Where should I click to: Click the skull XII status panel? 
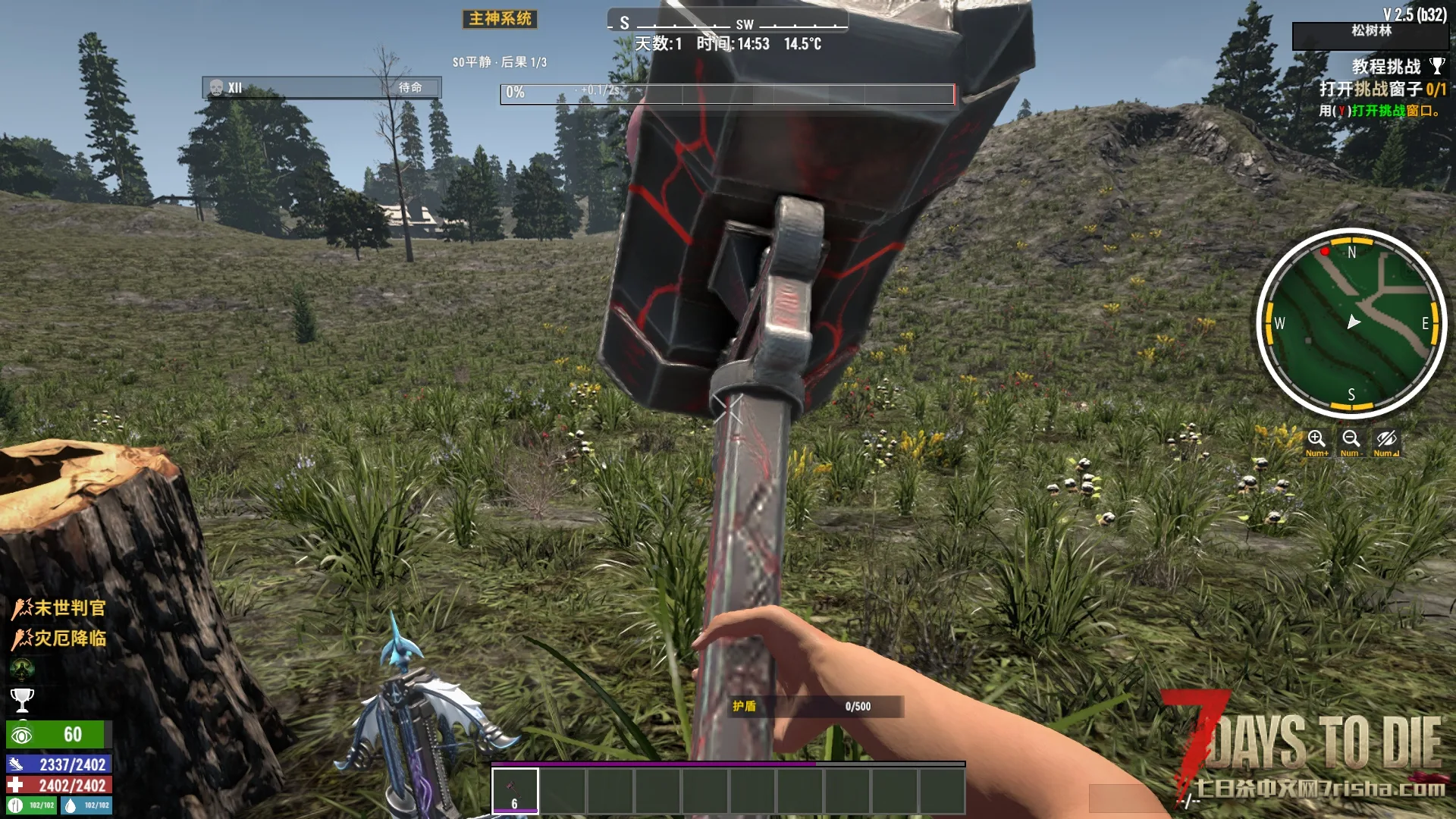point(322,88)
